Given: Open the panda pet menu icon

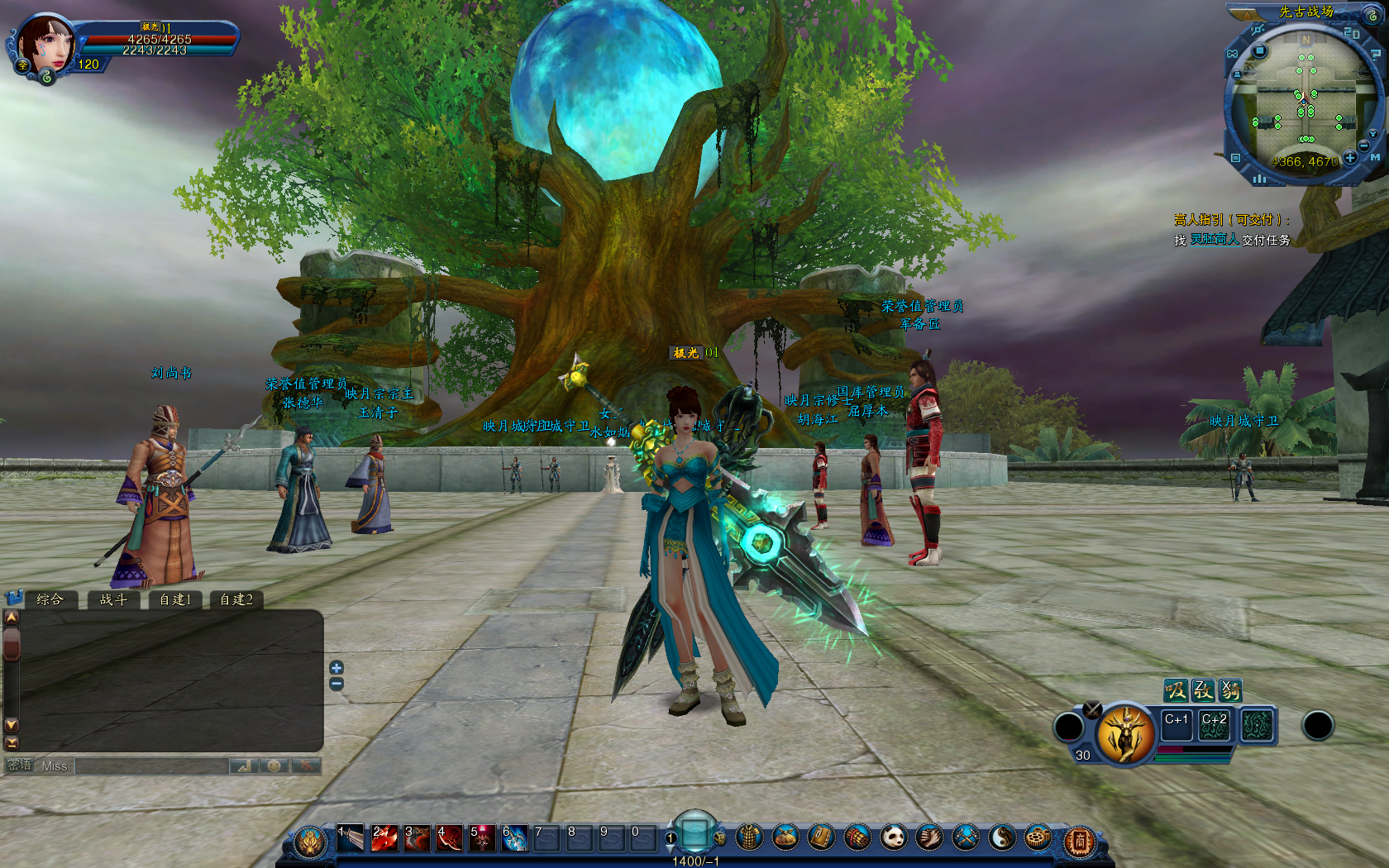Looking at the screenshot, I should click(x=893, y=838).
